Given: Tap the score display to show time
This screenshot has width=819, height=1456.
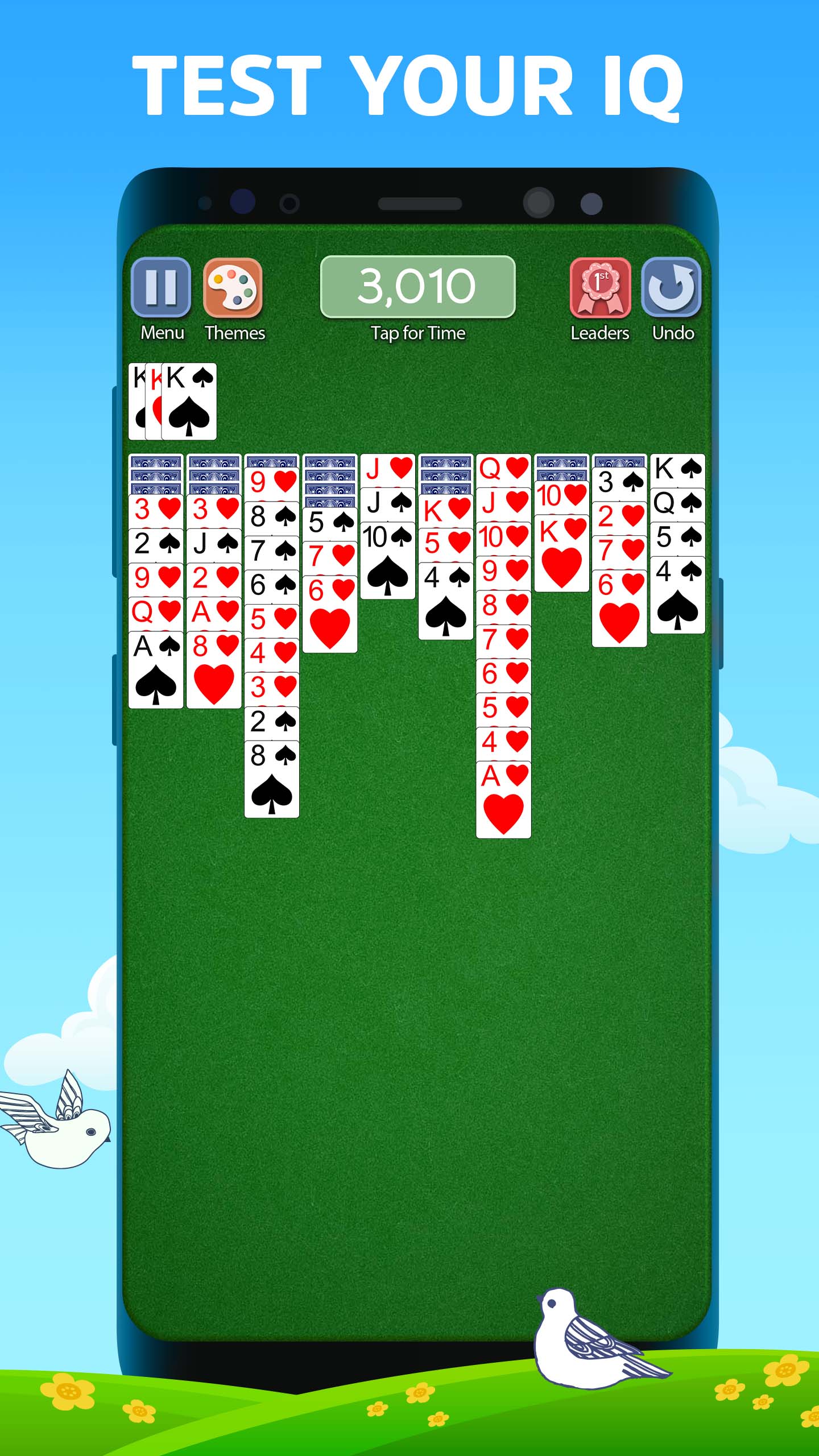Looking at the screenshot, I should click(418, 287).
